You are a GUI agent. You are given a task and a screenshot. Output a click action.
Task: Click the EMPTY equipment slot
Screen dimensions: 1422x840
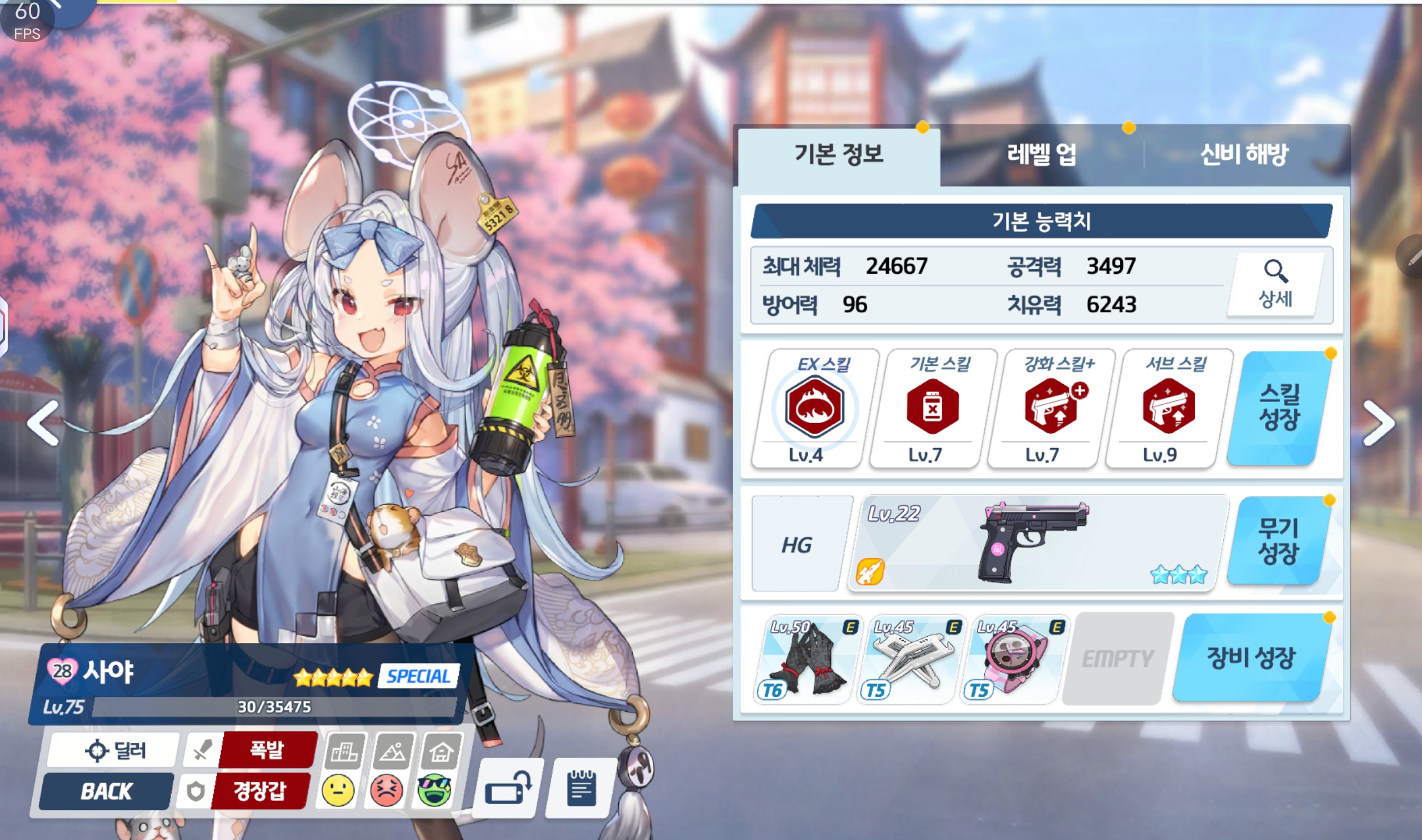(x=1118, y=659)
